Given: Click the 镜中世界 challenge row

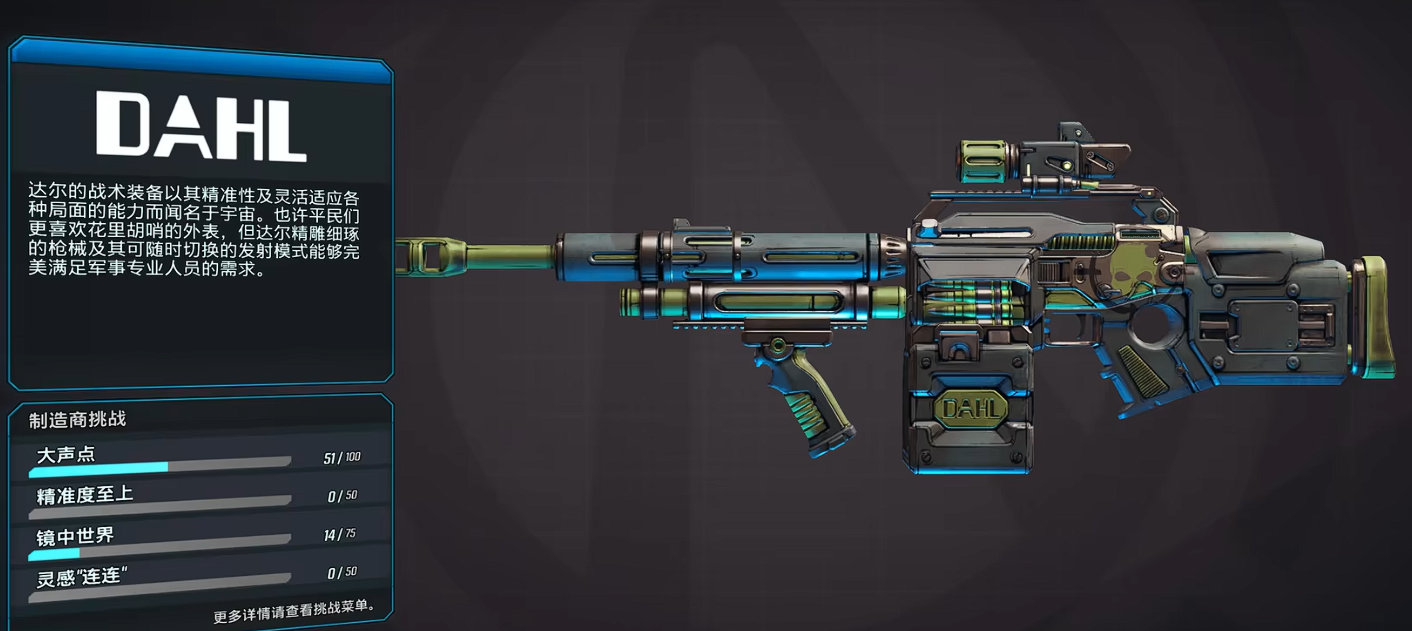Looking at the screenshot, I should (195, 537).
